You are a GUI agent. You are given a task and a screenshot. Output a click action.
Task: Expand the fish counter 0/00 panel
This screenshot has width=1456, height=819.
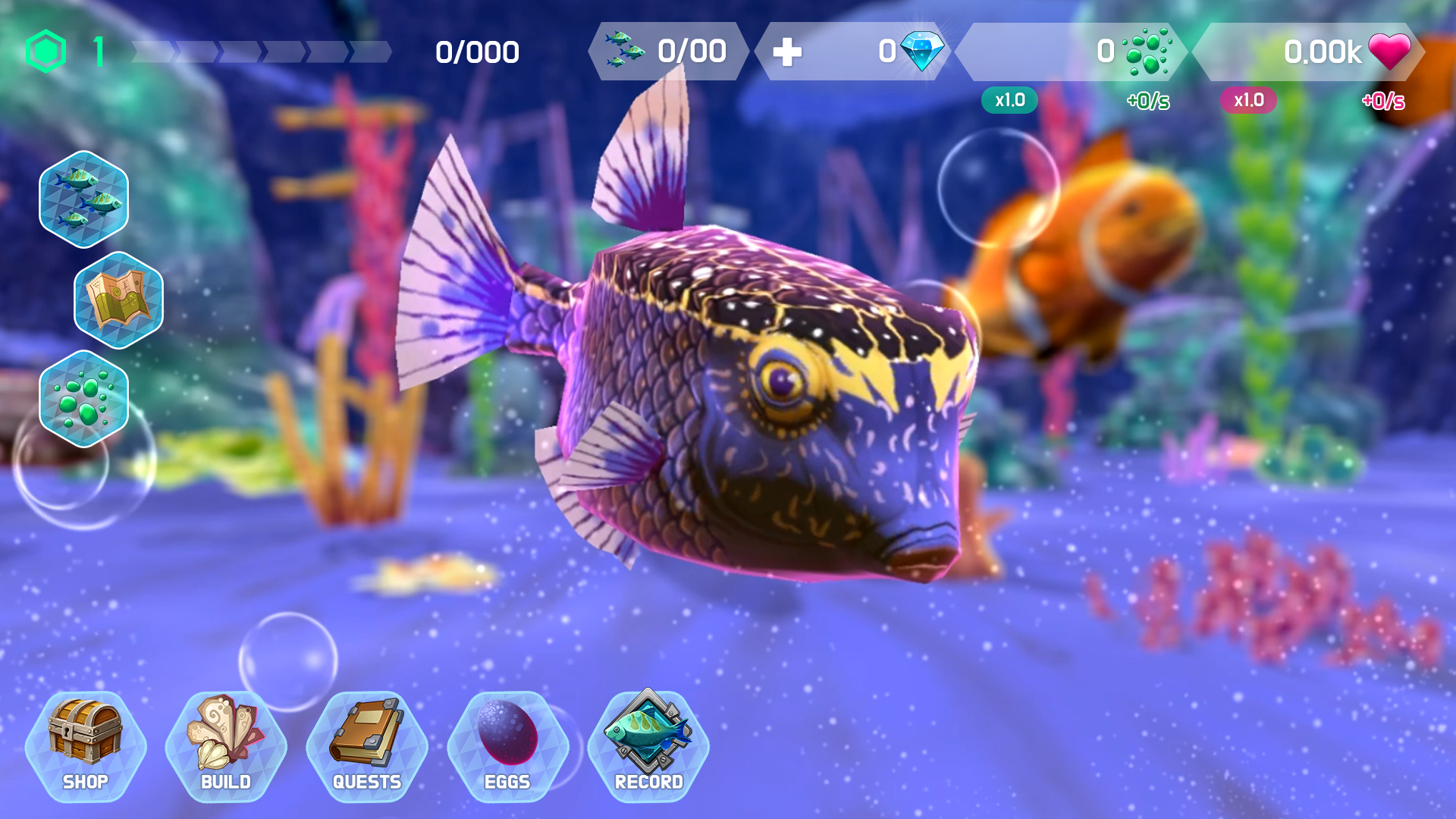667,52
